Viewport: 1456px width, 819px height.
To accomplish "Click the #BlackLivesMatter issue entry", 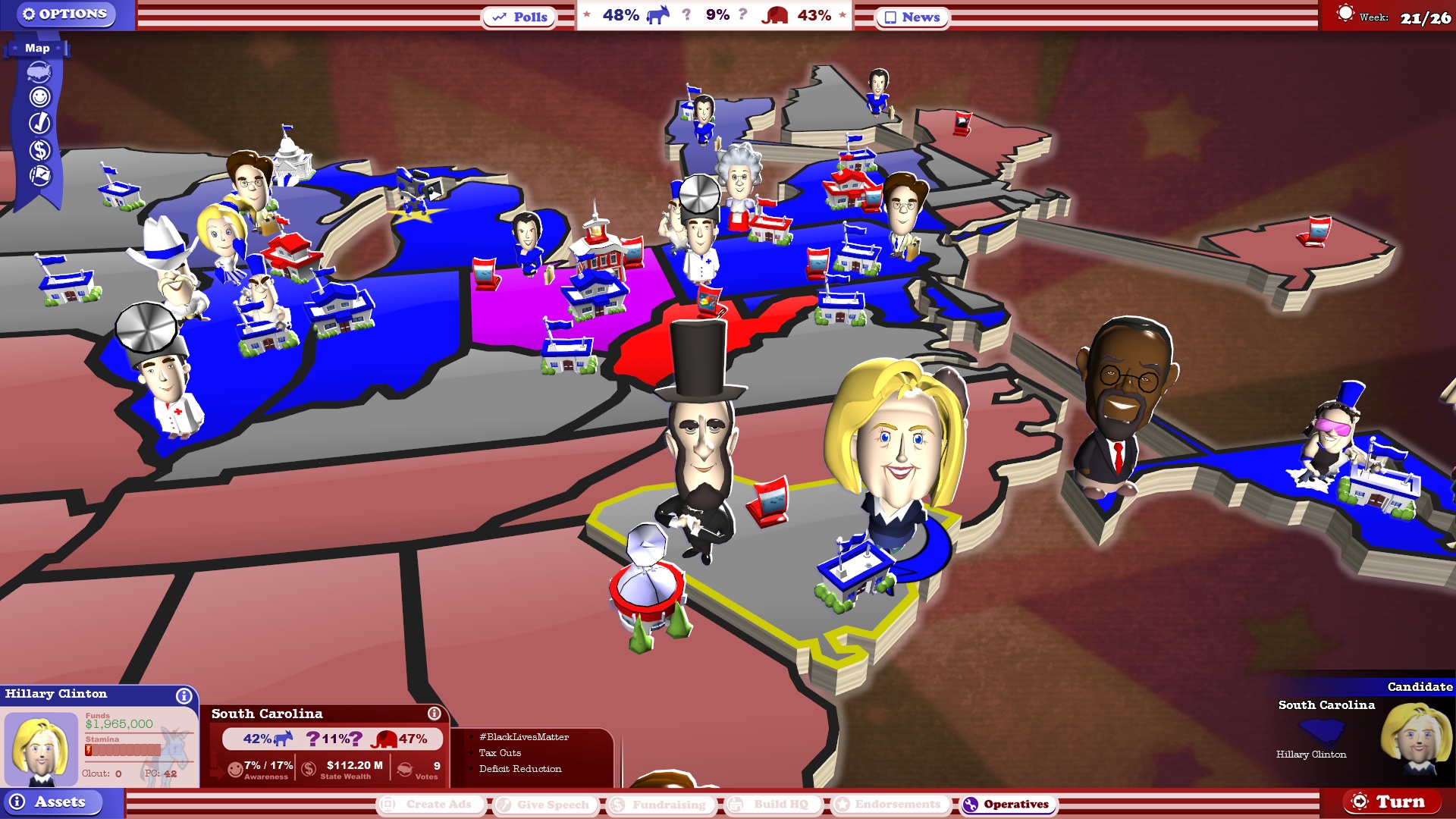I will [525, 736].
